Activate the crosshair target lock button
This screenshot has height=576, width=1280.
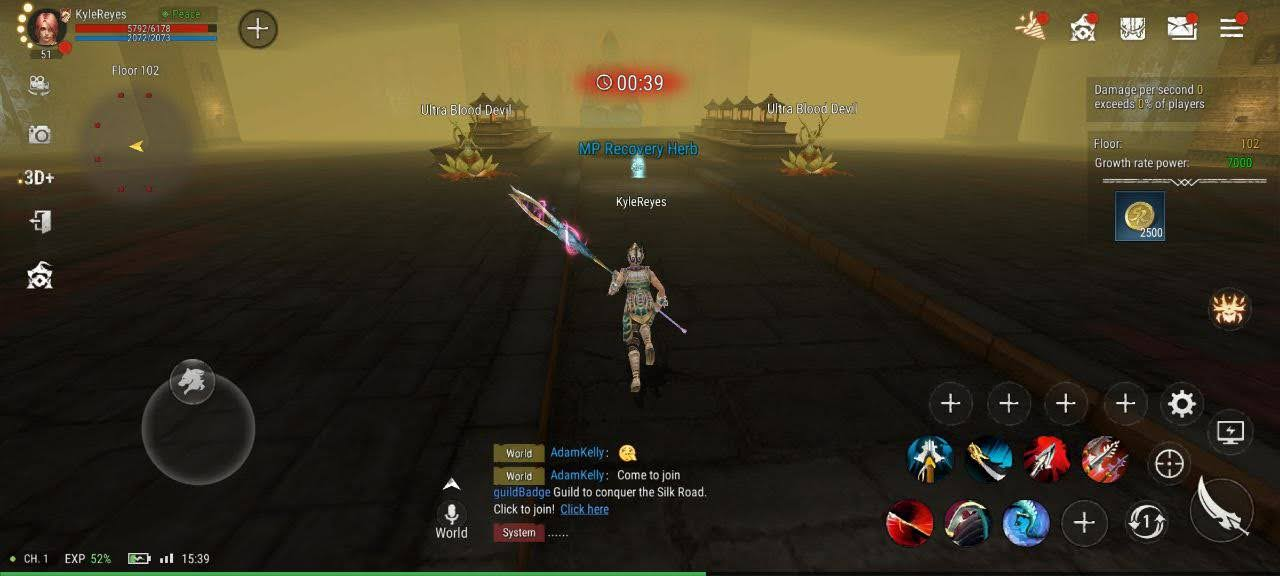[x=1169, y=463]
